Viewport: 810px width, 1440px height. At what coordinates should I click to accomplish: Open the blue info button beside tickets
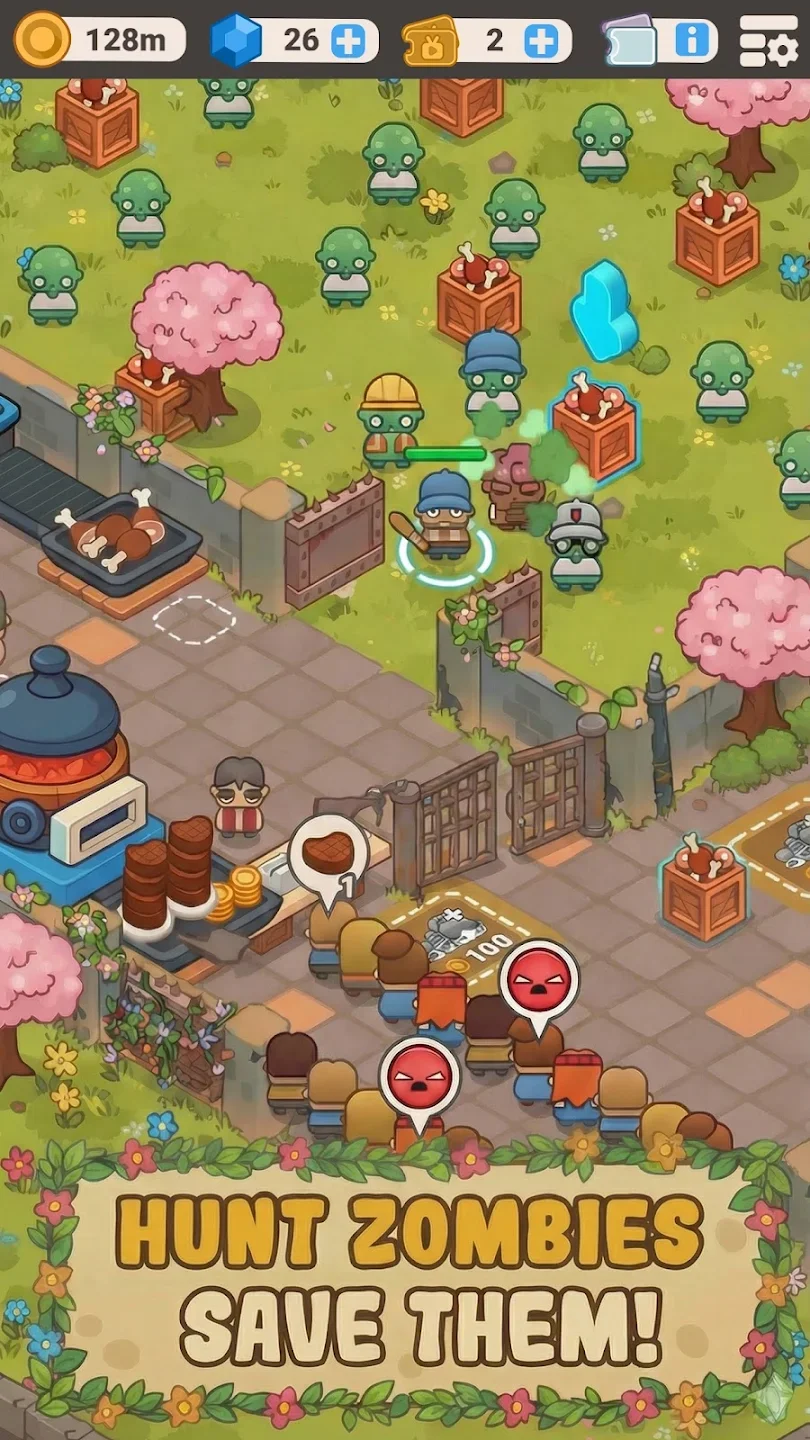(692, 41)
